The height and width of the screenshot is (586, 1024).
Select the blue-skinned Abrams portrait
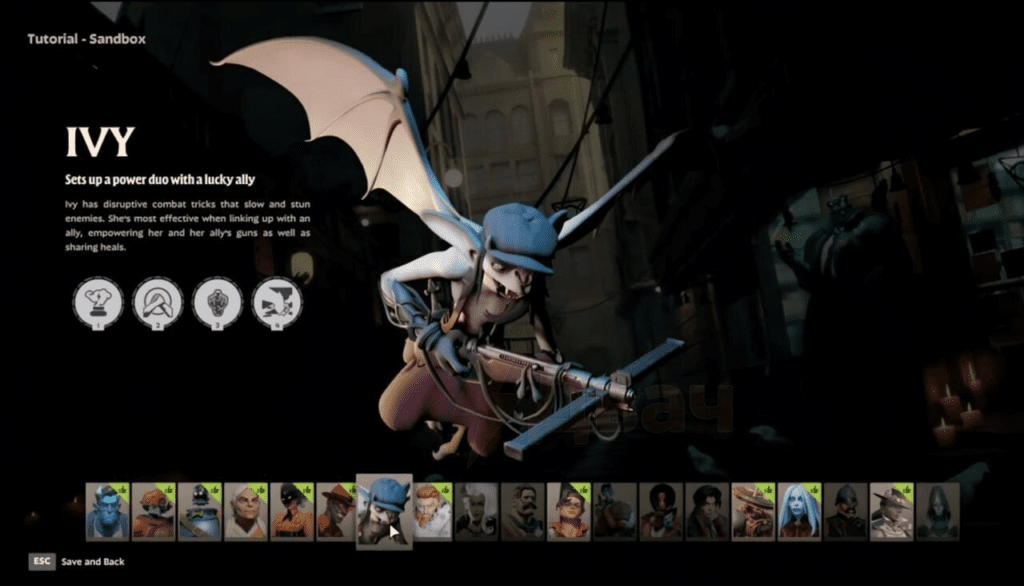coord(107,511)
